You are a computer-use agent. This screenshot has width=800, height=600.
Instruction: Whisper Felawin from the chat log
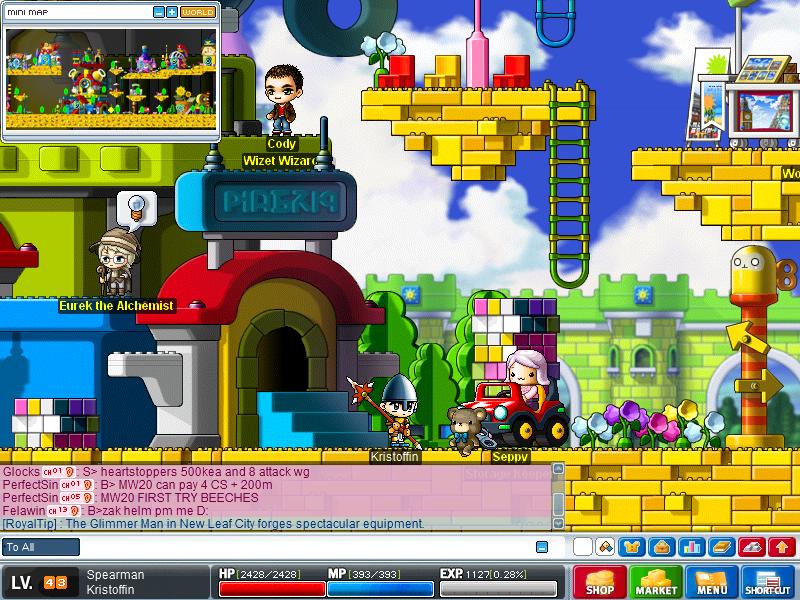[x=24, y=510]
